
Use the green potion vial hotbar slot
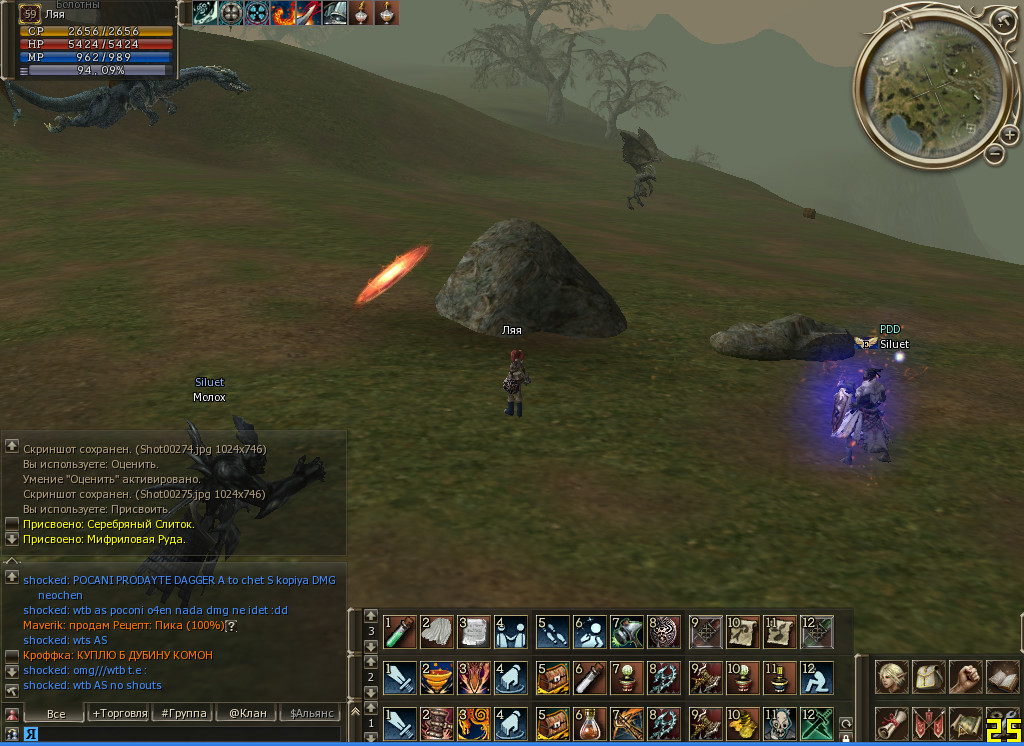click(x=399, y=631)
